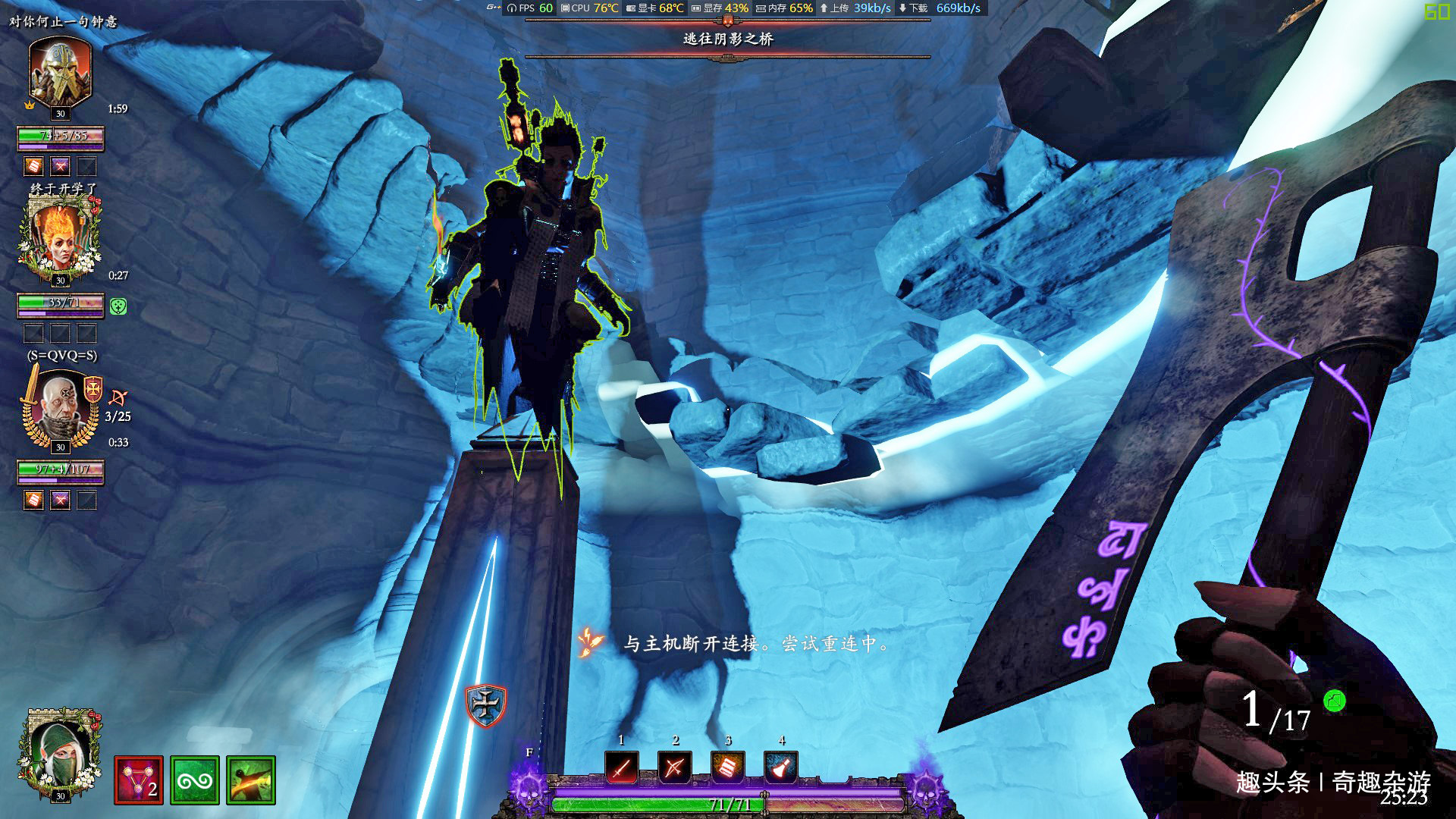
Task: Click the hooded elf player portrait
Action: (60, 753)
